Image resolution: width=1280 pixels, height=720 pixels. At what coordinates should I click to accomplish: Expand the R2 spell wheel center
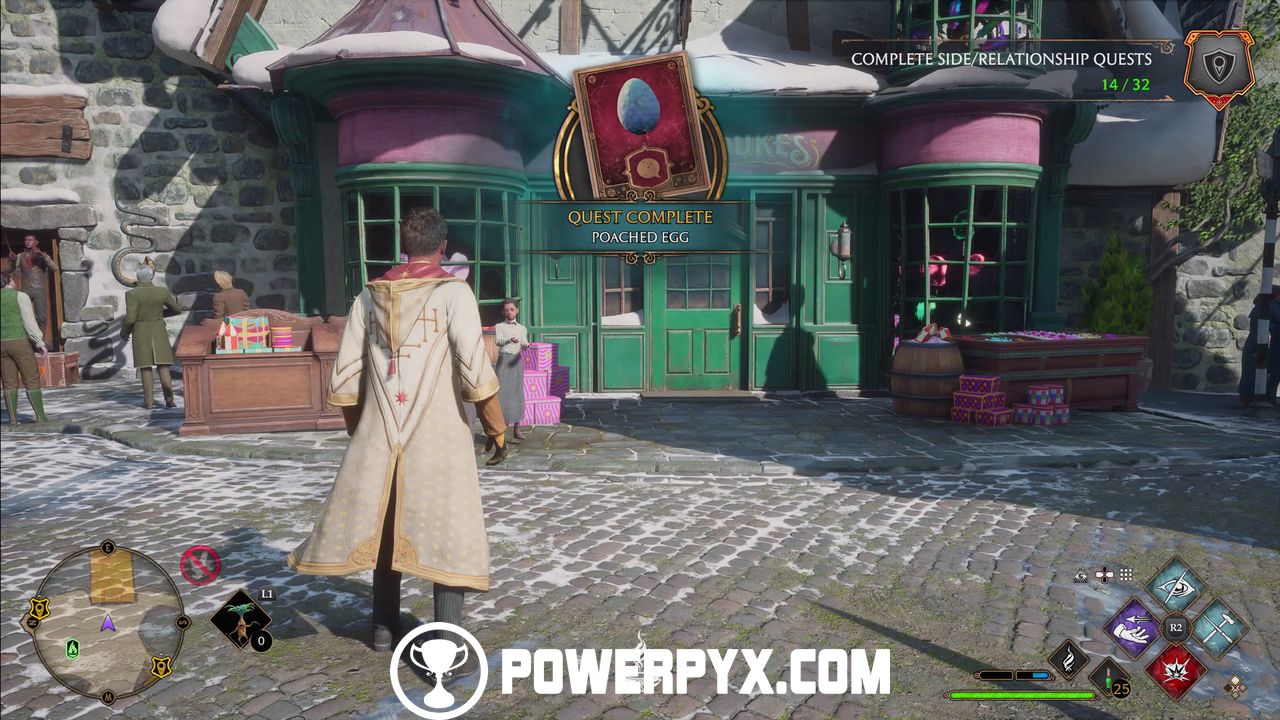click(1175, 626)
